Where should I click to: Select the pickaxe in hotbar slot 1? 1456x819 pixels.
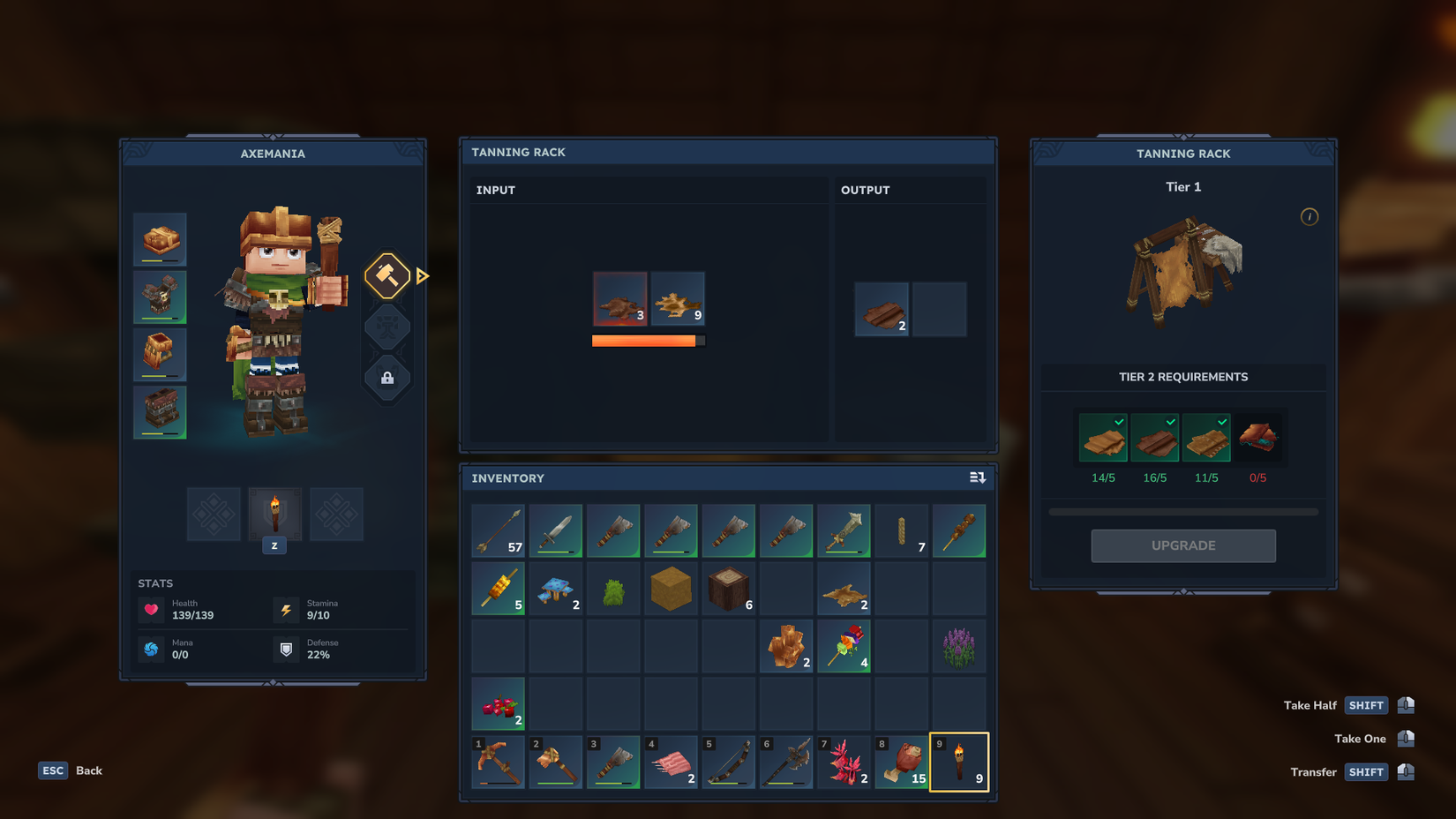pos(497,762)
